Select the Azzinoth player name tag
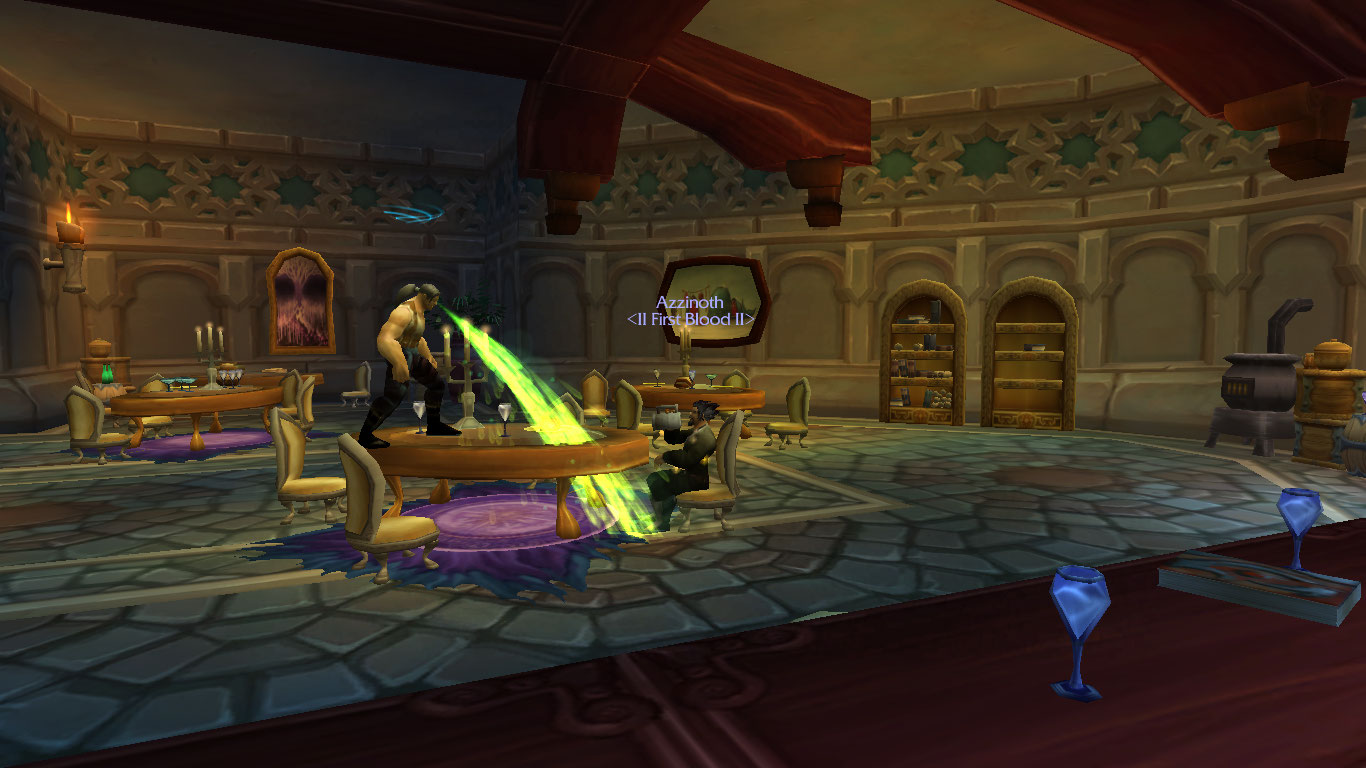 (689, 302)
